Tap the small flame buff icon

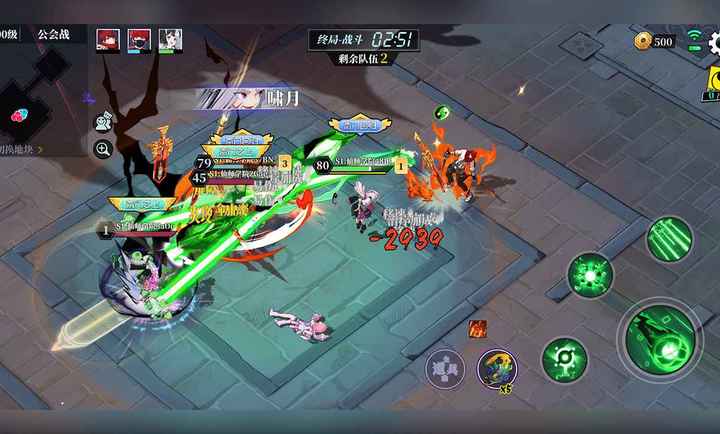click(478, 328)
